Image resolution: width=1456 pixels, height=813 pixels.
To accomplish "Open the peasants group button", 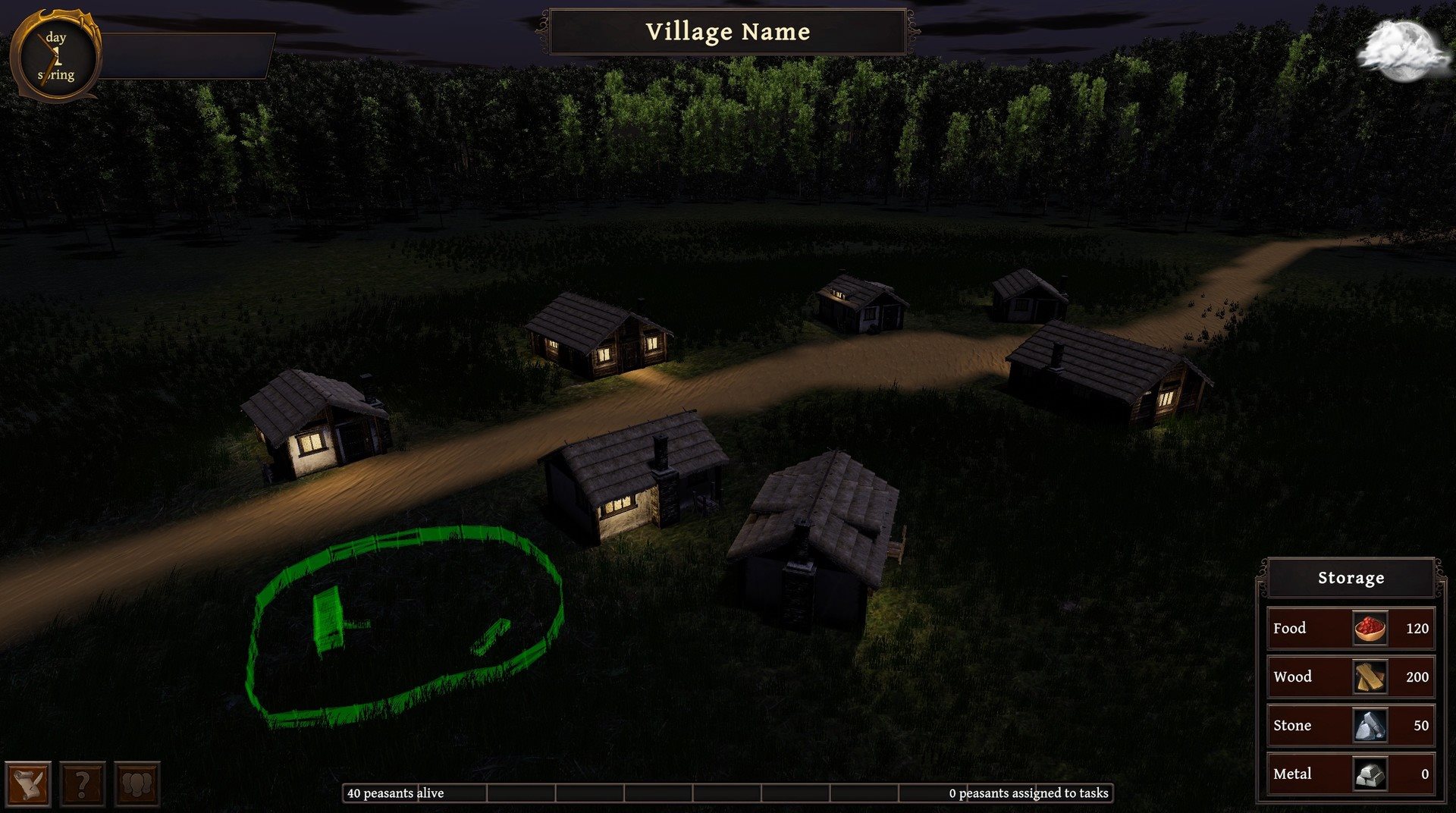I will 137,783.
